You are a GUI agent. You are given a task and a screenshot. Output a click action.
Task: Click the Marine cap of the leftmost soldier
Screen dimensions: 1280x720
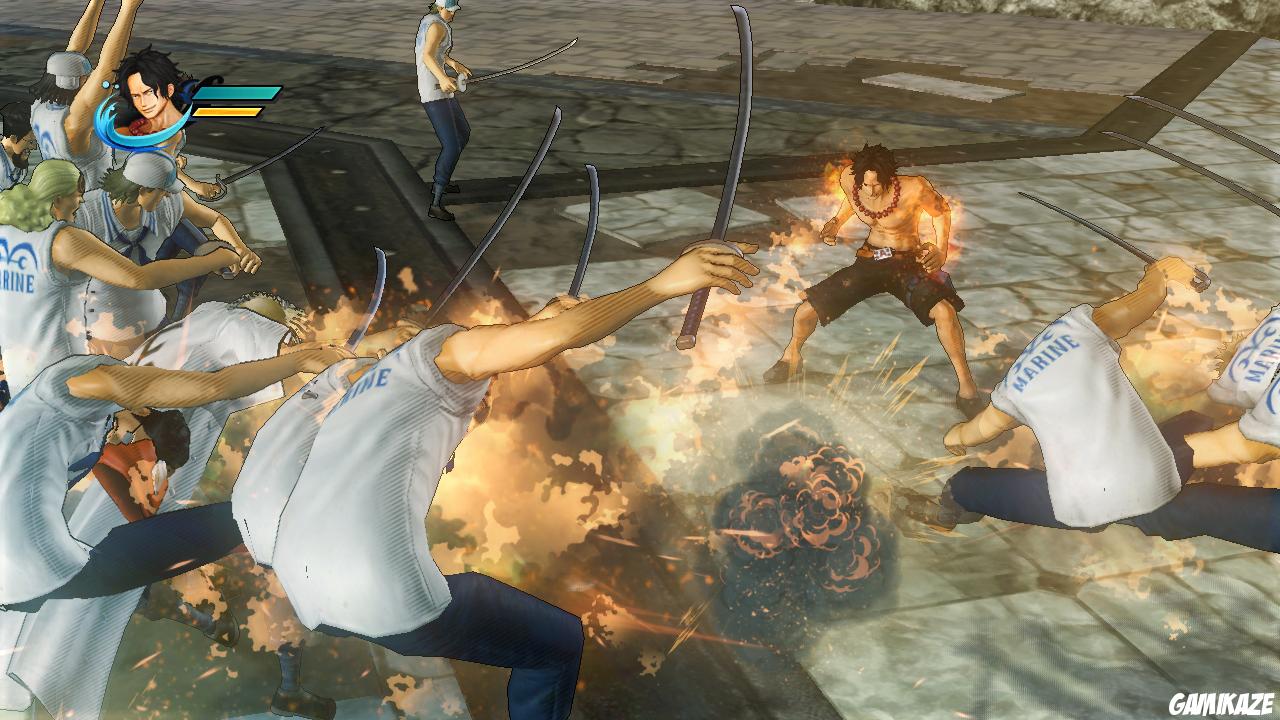tap(65, 70)
